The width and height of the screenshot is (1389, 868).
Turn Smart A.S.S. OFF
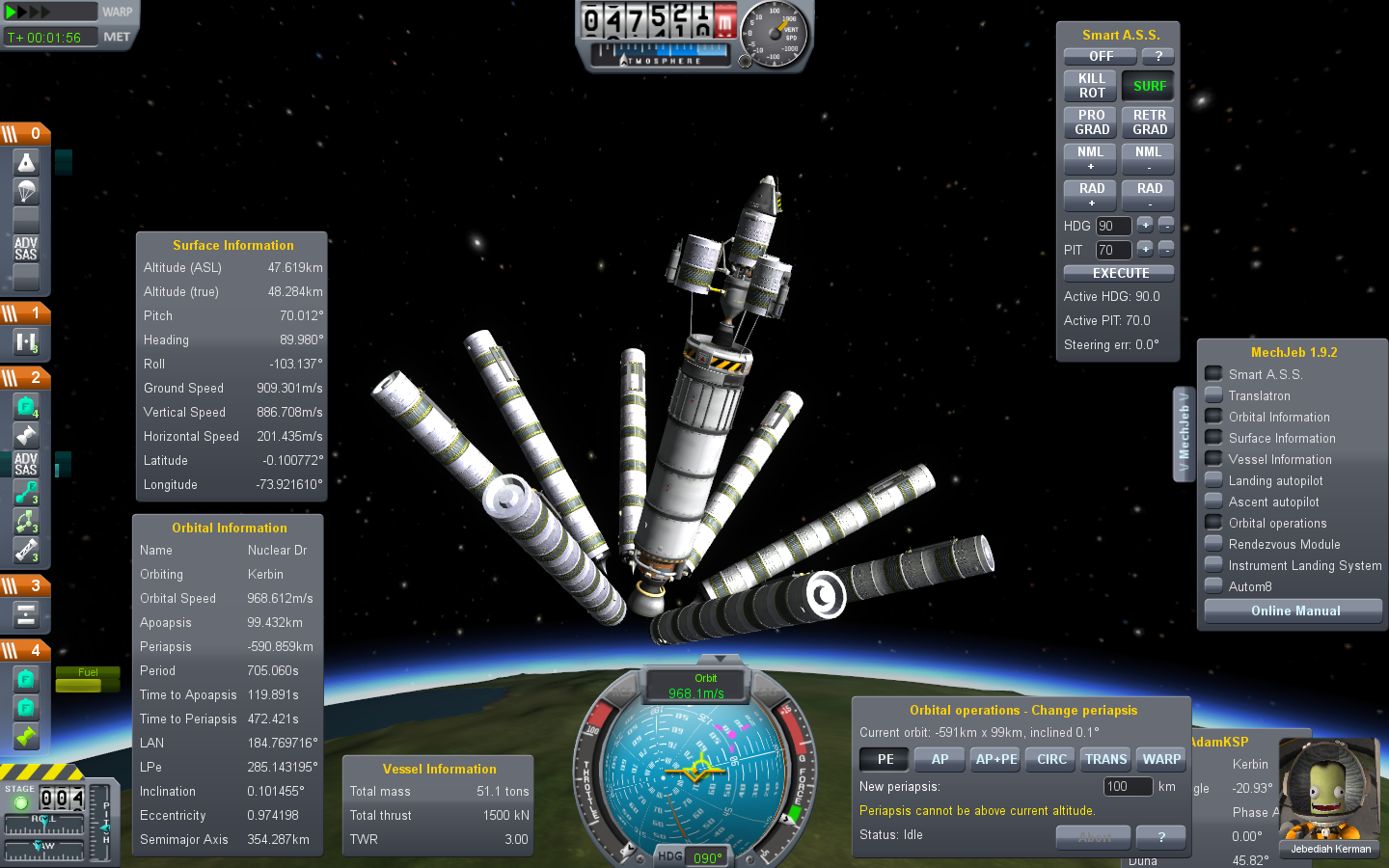coord(1099,56)
